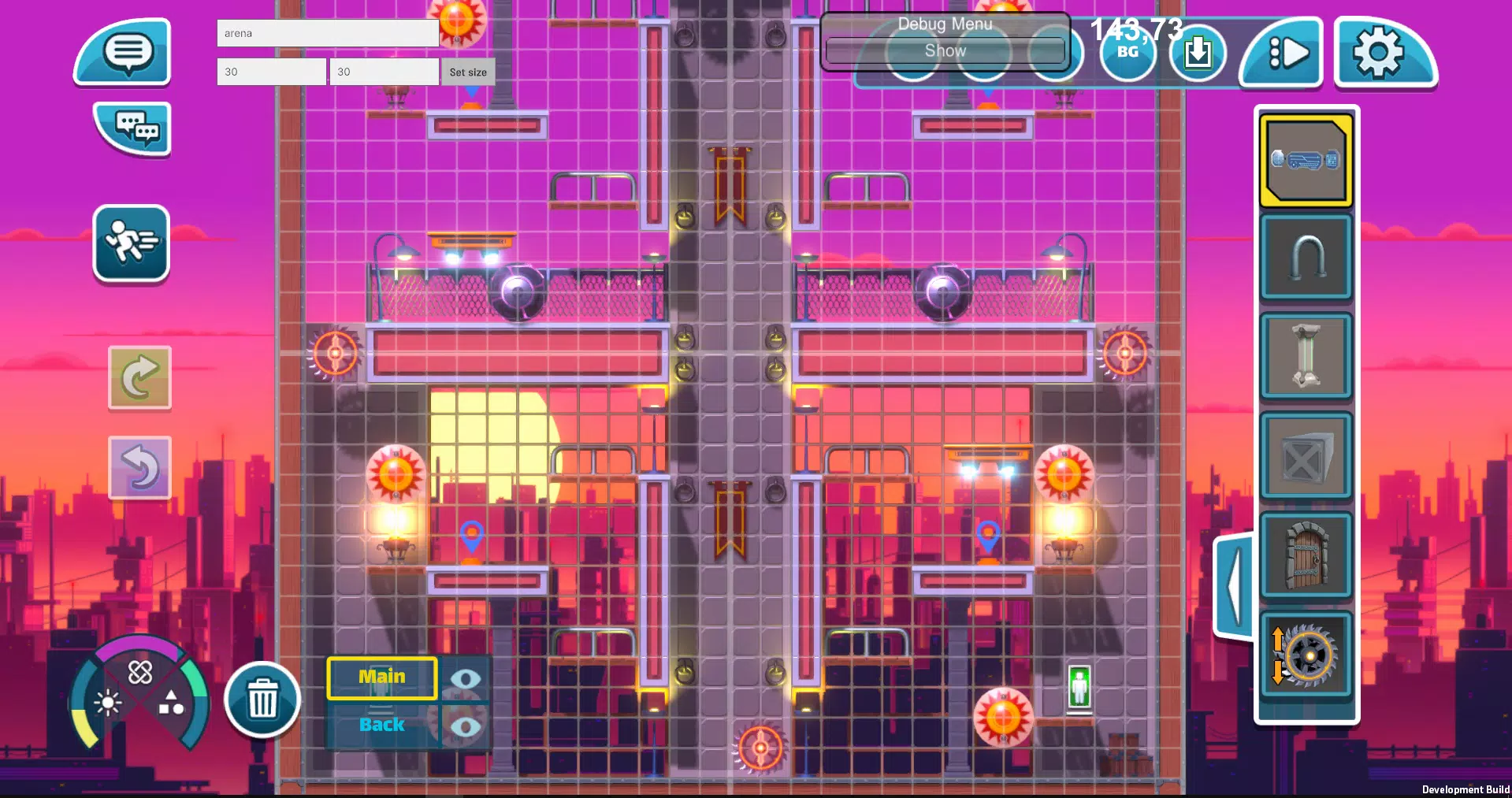Open the multi-message chat icon
Image resolution: width=1512 pixels, height=798 pixels.
pos(131,130)
